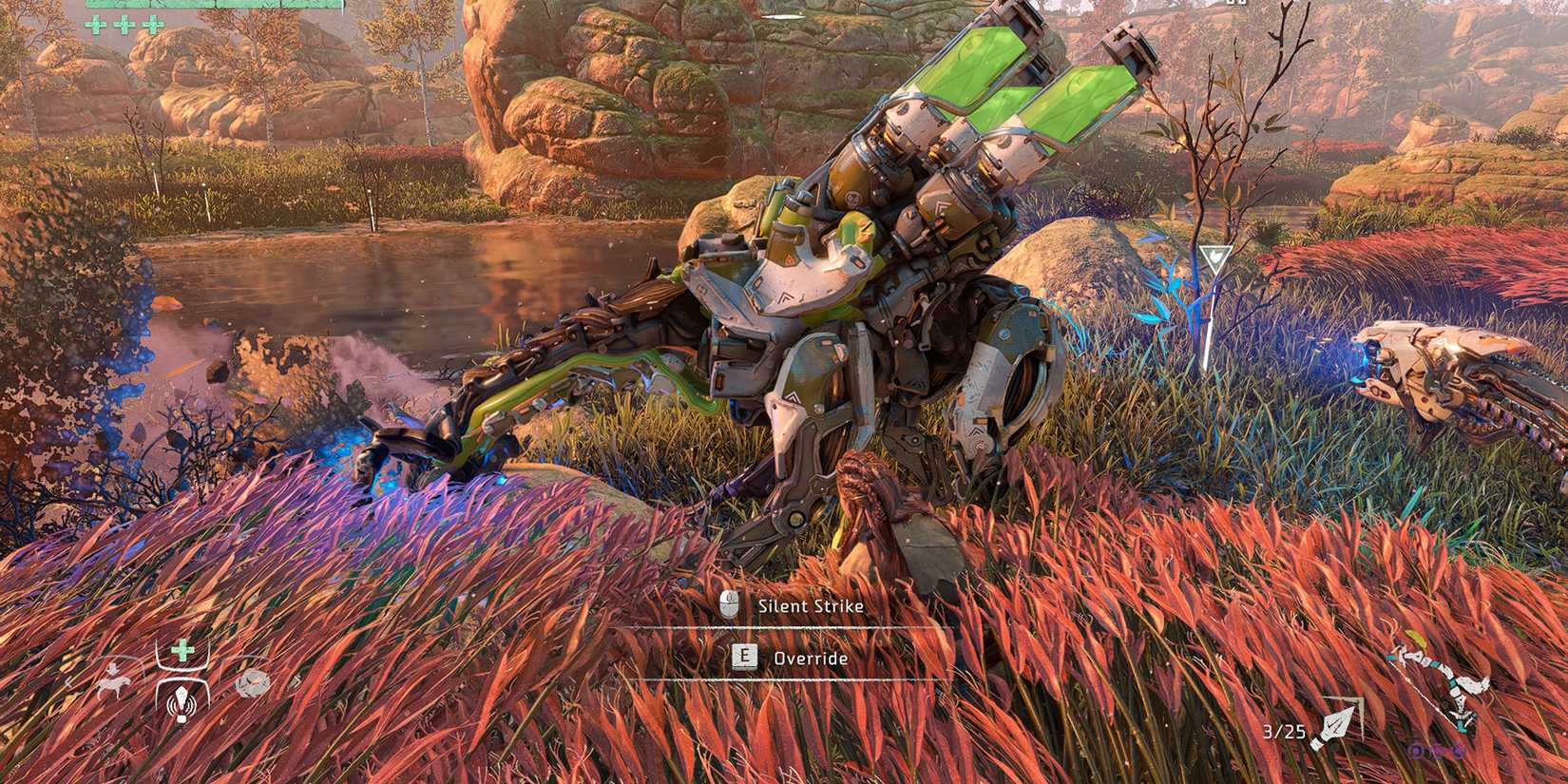Click the ammo counter reading 3/25

pyautogui.click(x=1283, y=731)
